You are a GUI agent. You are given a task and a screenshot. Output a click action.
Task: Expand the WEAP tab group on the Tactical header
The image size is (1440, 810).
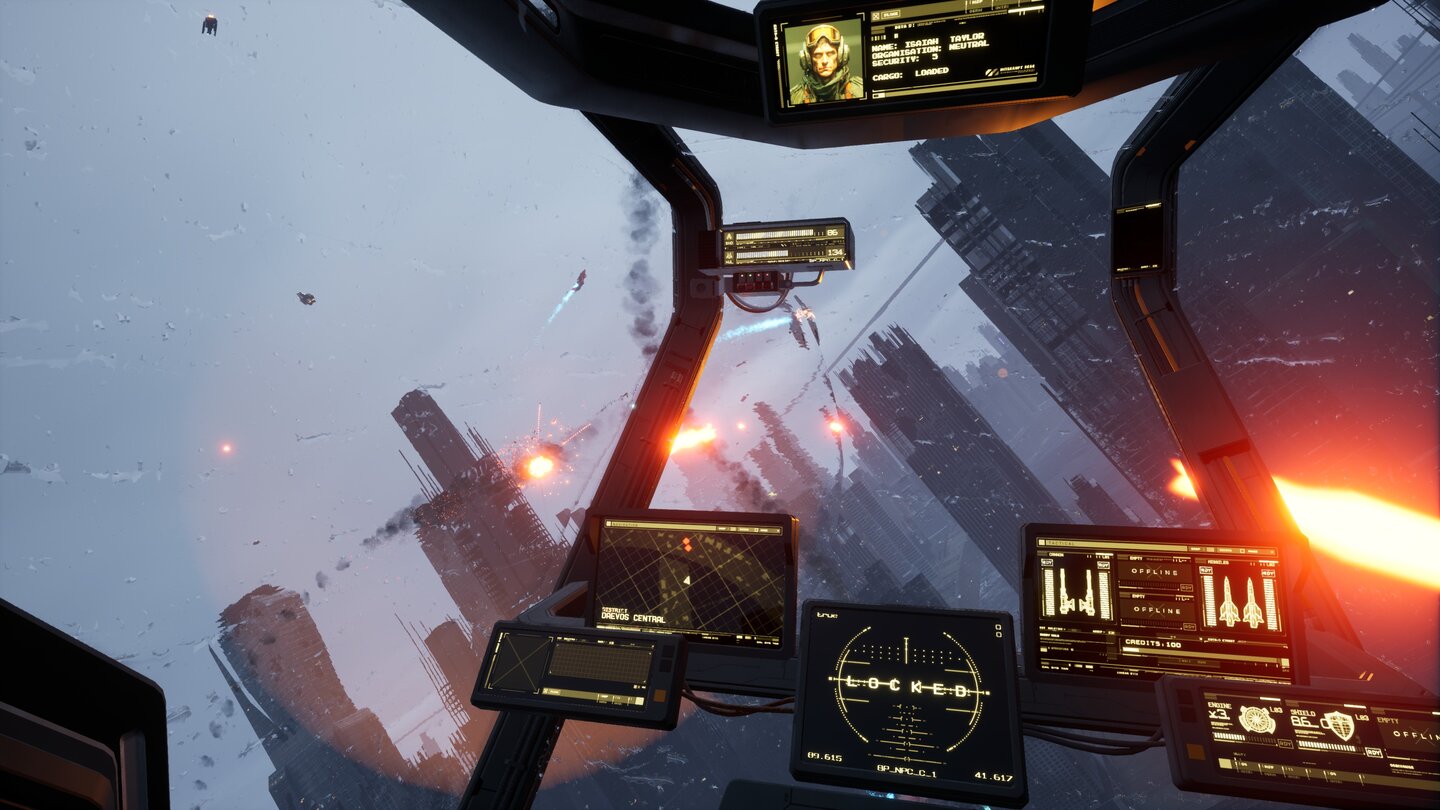point(1196,549)
